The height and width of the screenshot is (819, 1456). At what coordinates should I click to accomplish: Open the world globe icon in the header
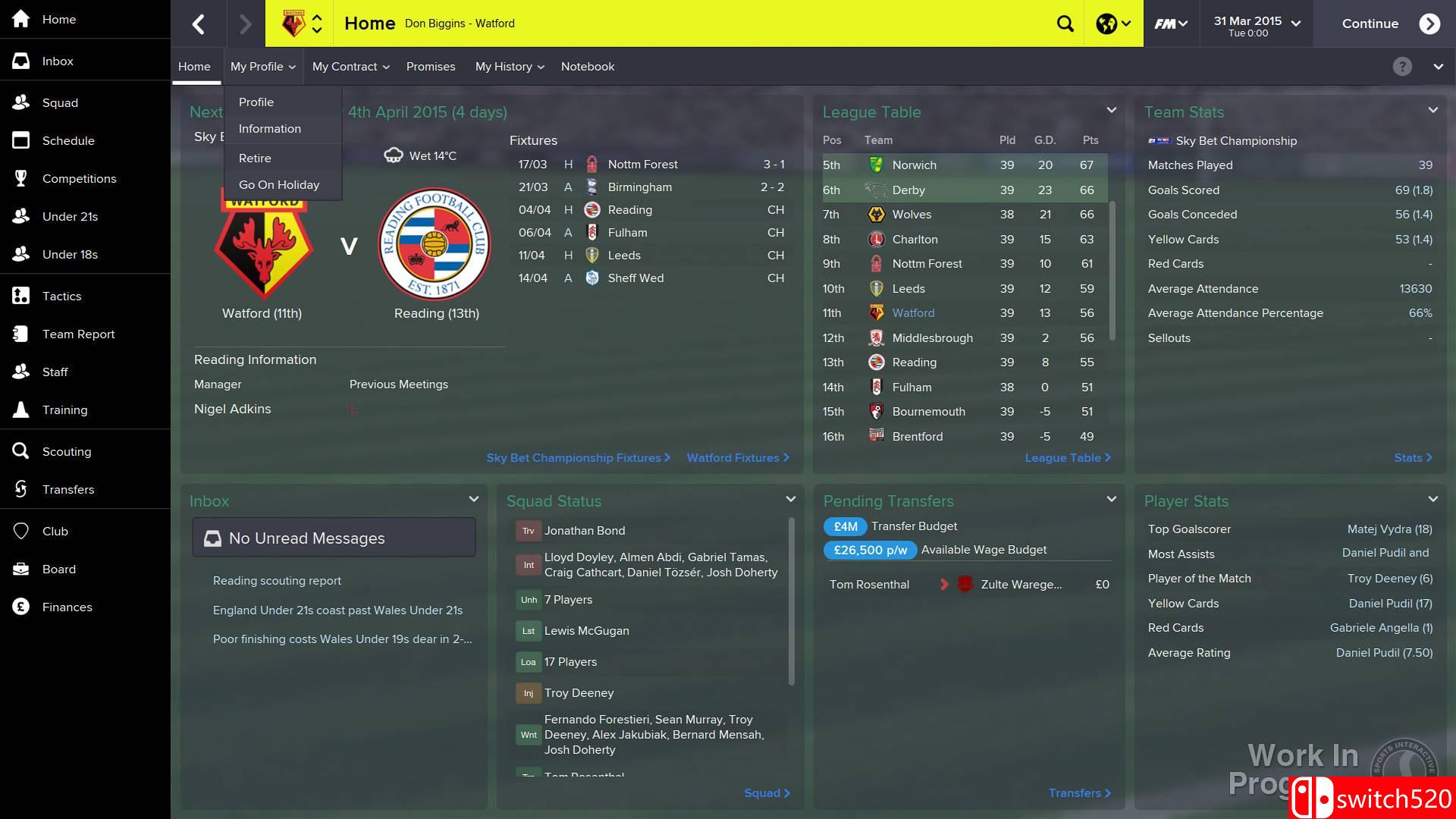pyautogui.click(x=1106, y=24)
